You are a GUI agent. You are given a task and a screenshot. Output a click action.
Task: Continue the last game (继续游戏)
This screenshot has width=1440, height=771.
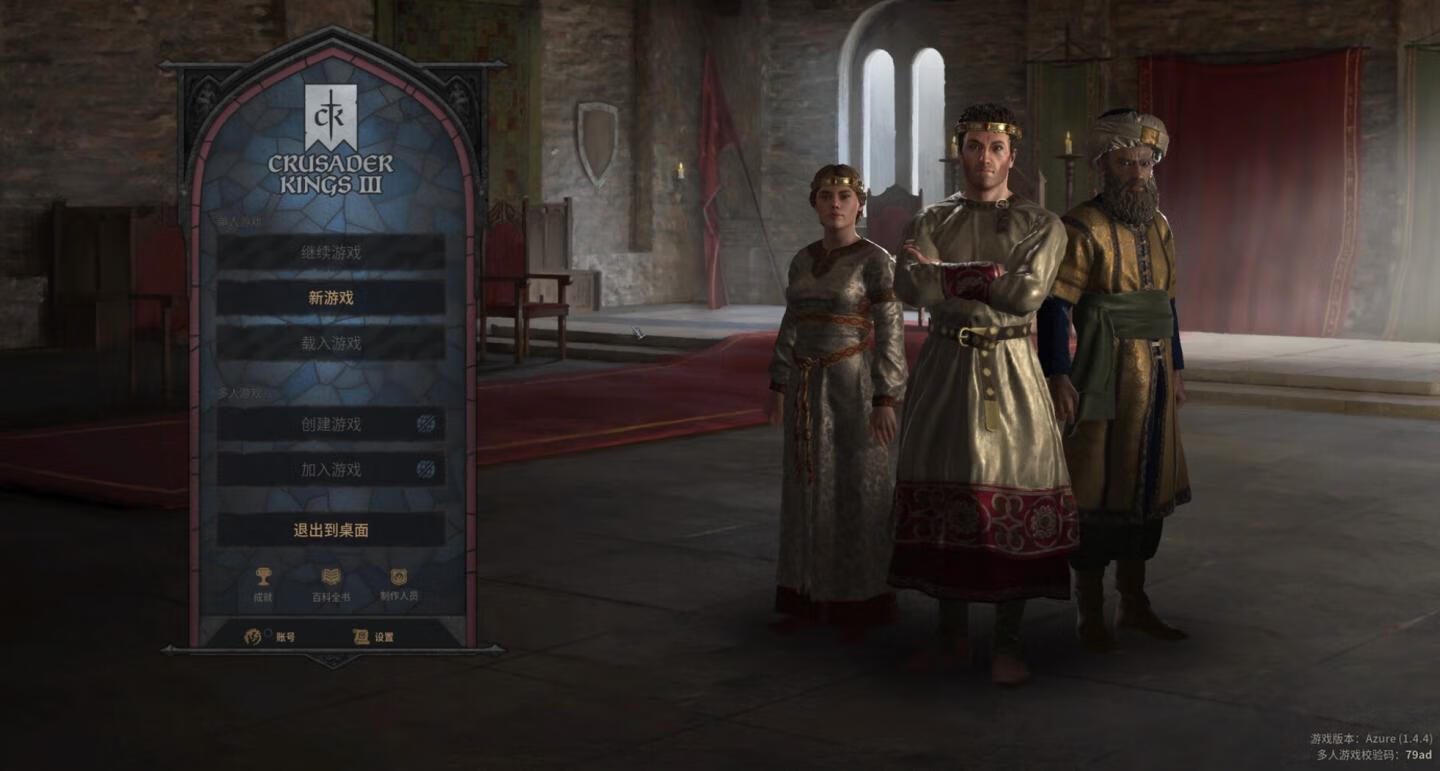(x=331, y=253)
